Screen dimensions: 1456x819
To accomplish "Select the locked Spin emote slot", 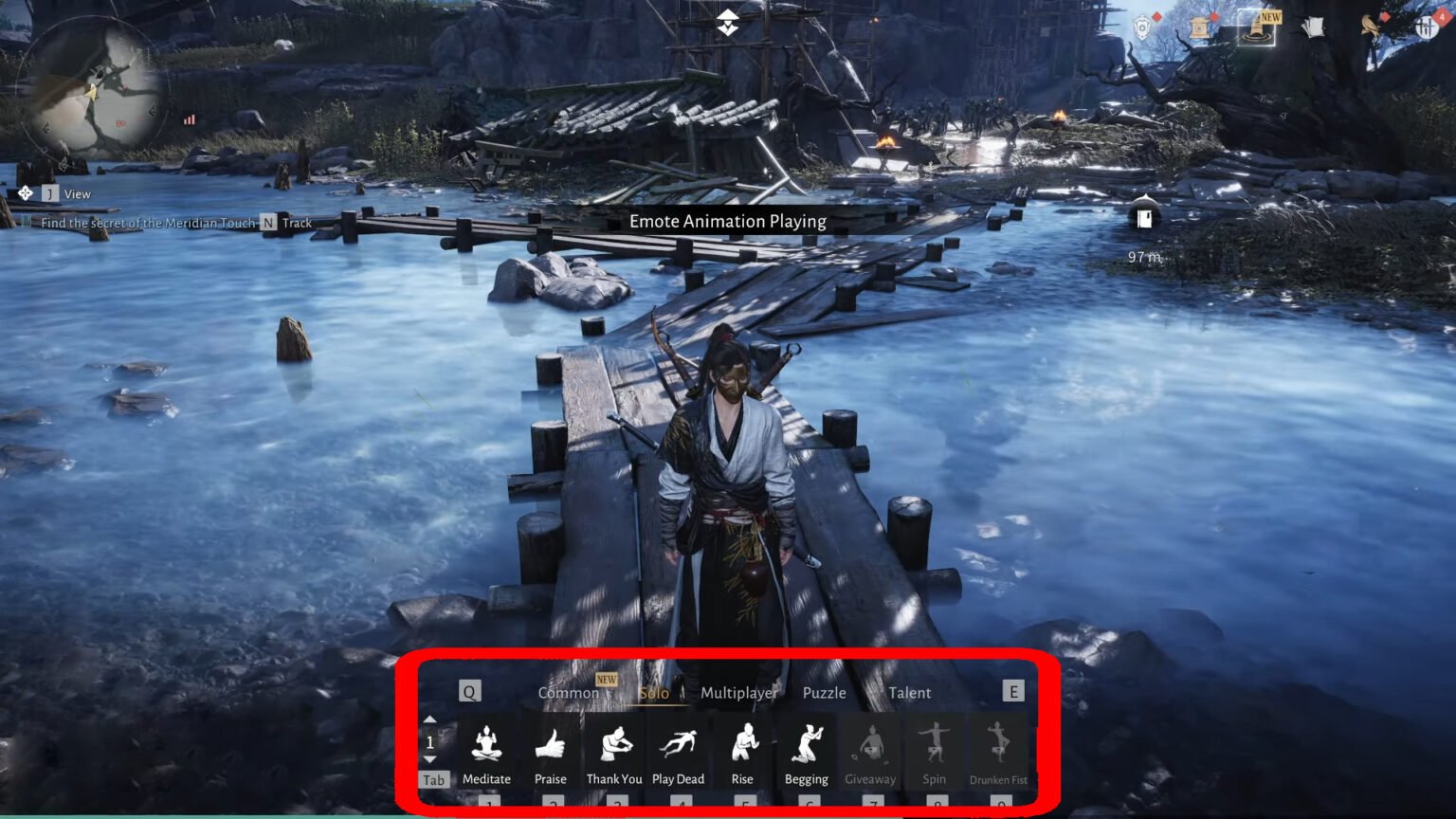I will [935, 745].
